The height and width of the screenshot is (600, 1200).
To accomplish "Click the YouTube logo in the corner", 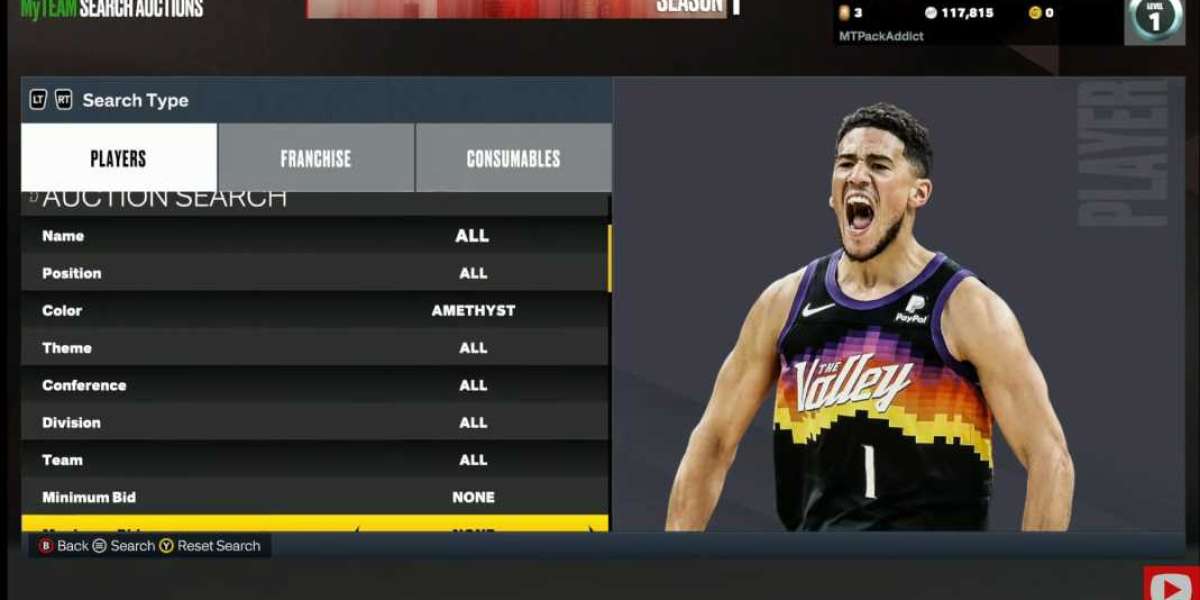I will pyautogui.click(x=1170, y=585).
